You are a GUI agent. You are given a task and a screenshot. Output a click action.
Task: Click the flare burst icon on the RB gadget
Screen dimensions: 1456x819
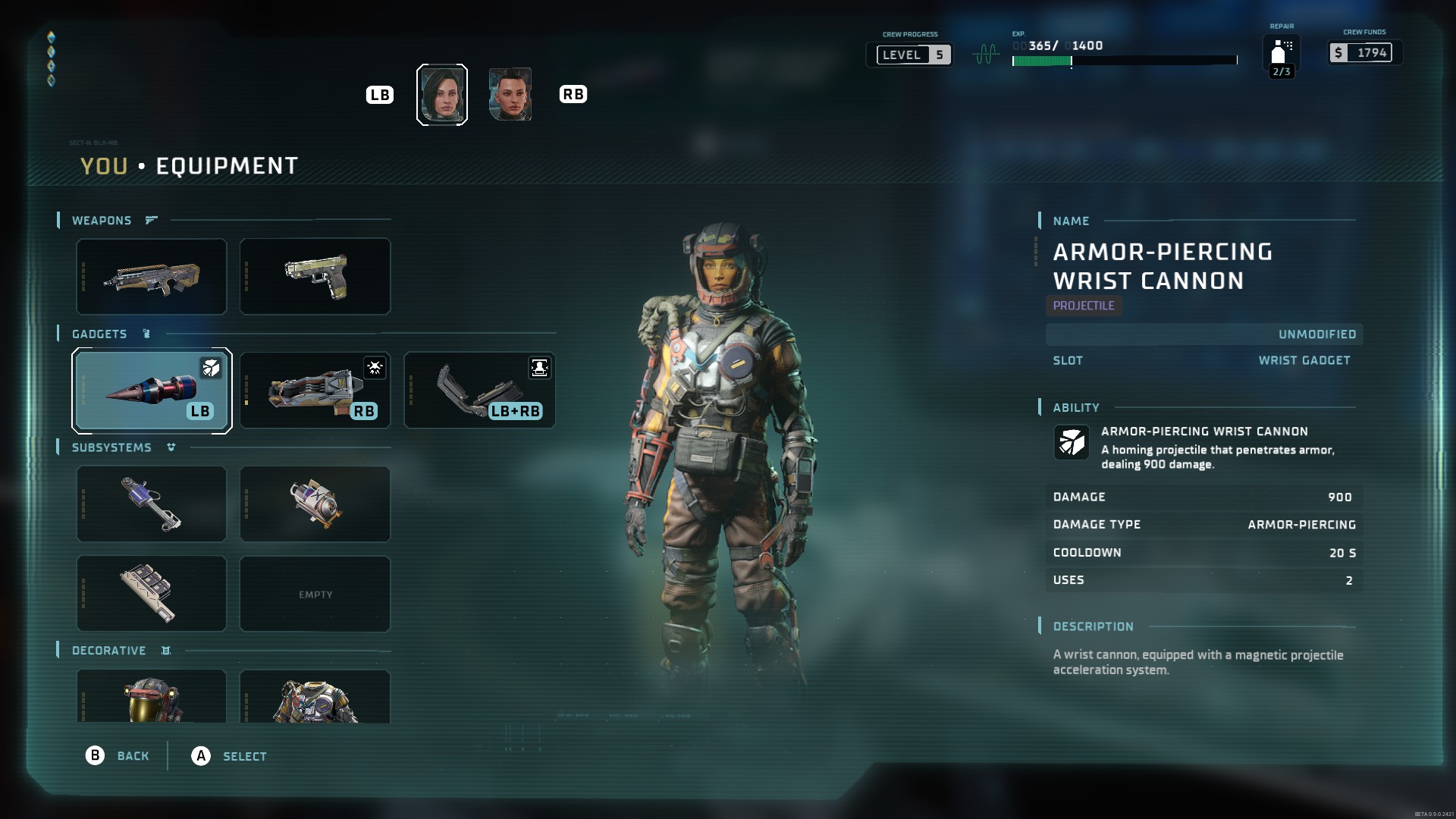point(375,369)
